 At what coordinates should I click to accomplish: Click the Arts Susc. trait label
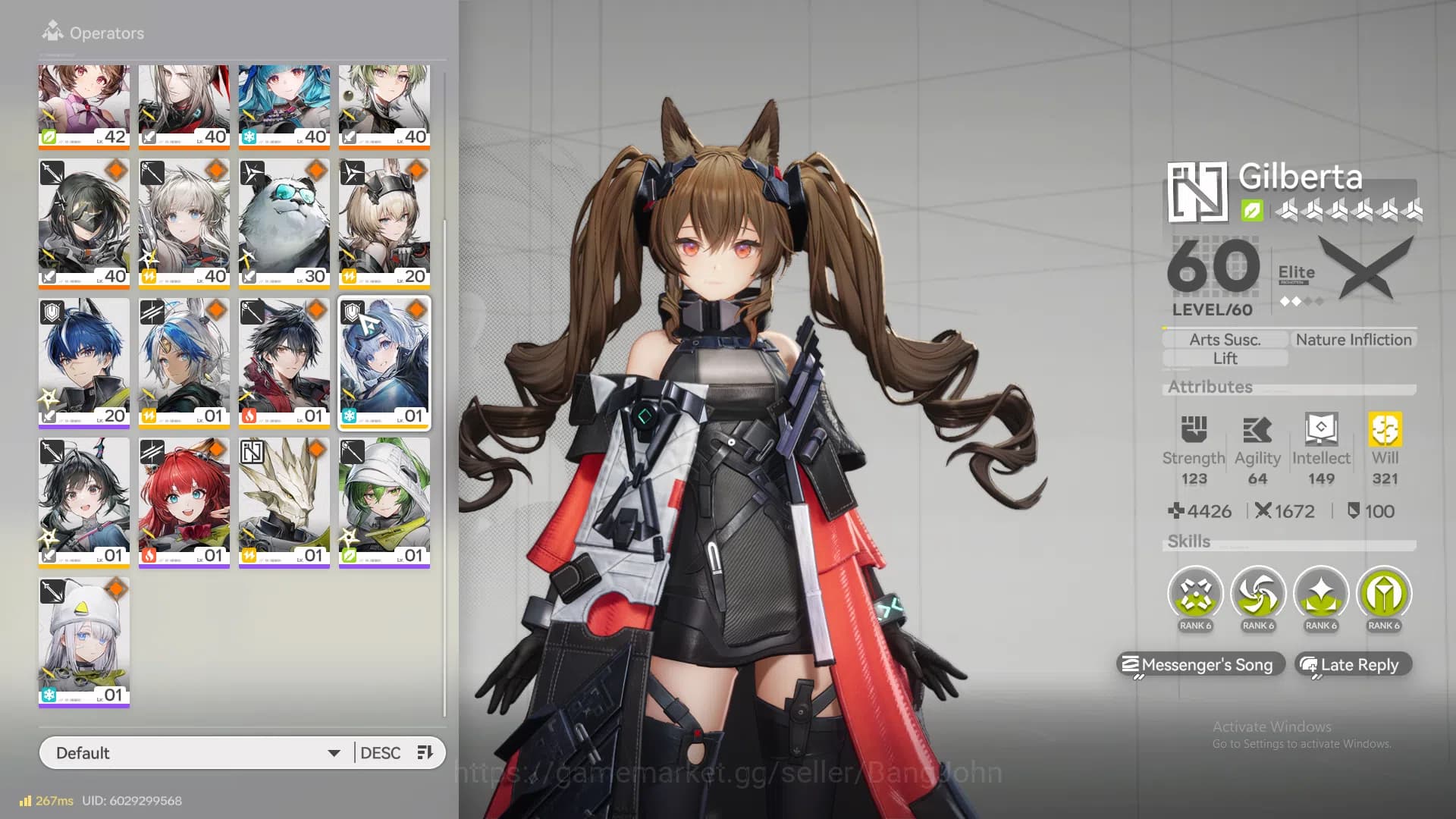point(1224,339)
